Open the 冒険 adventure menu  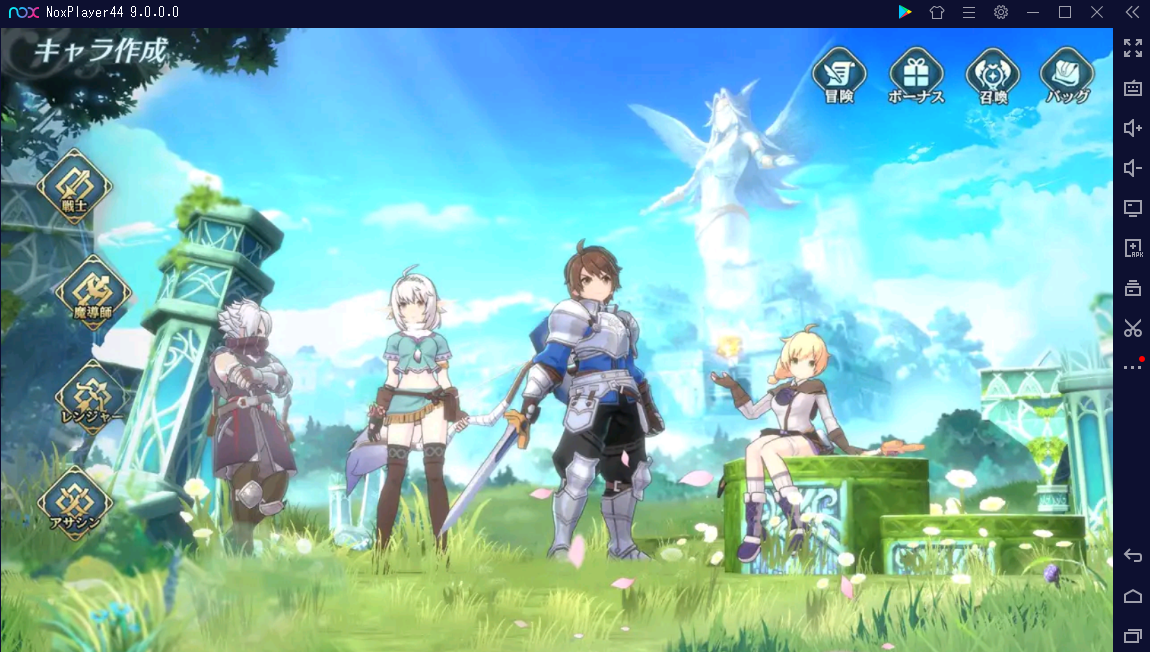[839, 75]
